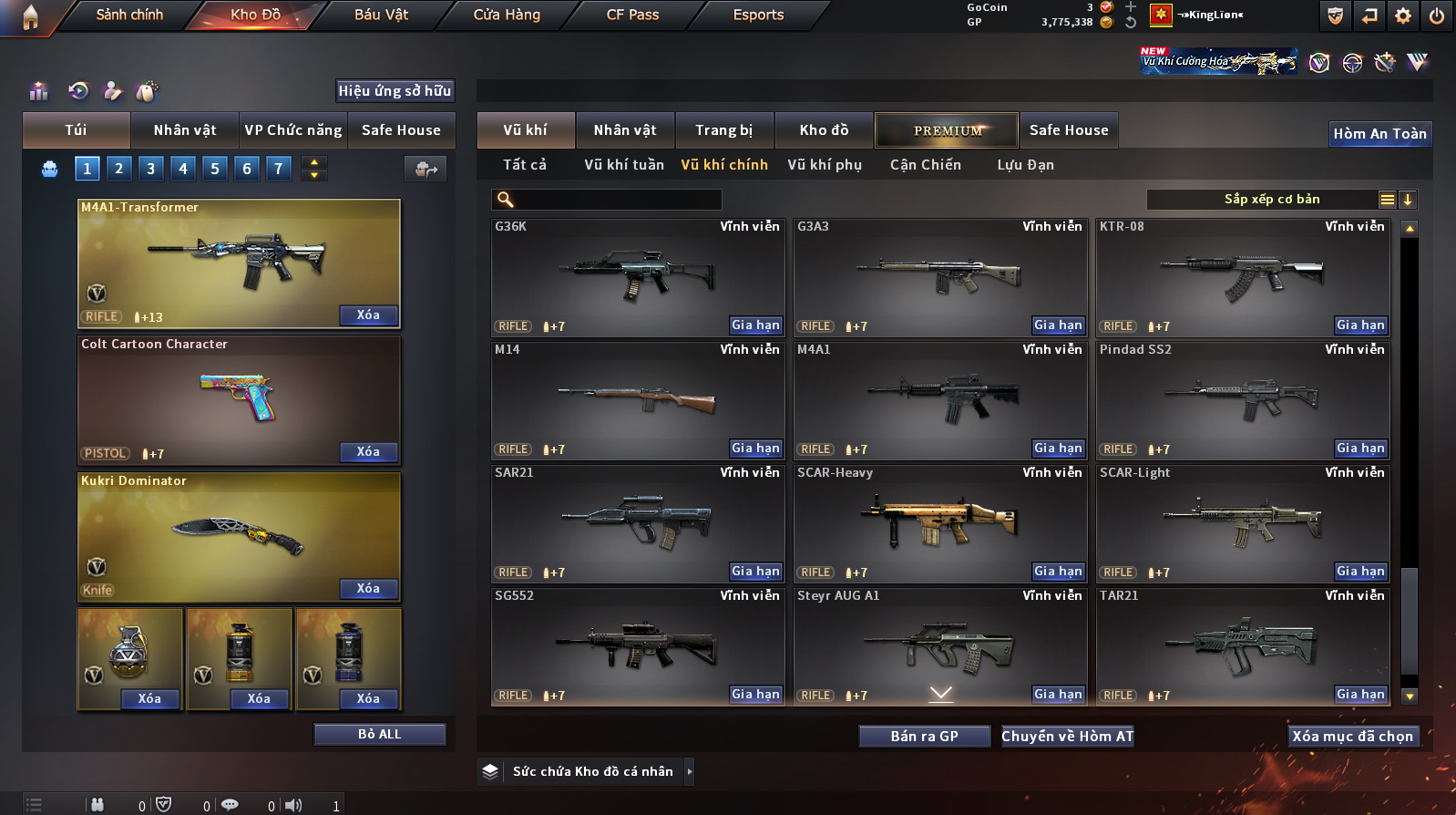This screenshot has height=815, width=1456.
Task: Switch filter to Cận Chiến weapons
Action: pyautogui.click(x=925, y=165)
